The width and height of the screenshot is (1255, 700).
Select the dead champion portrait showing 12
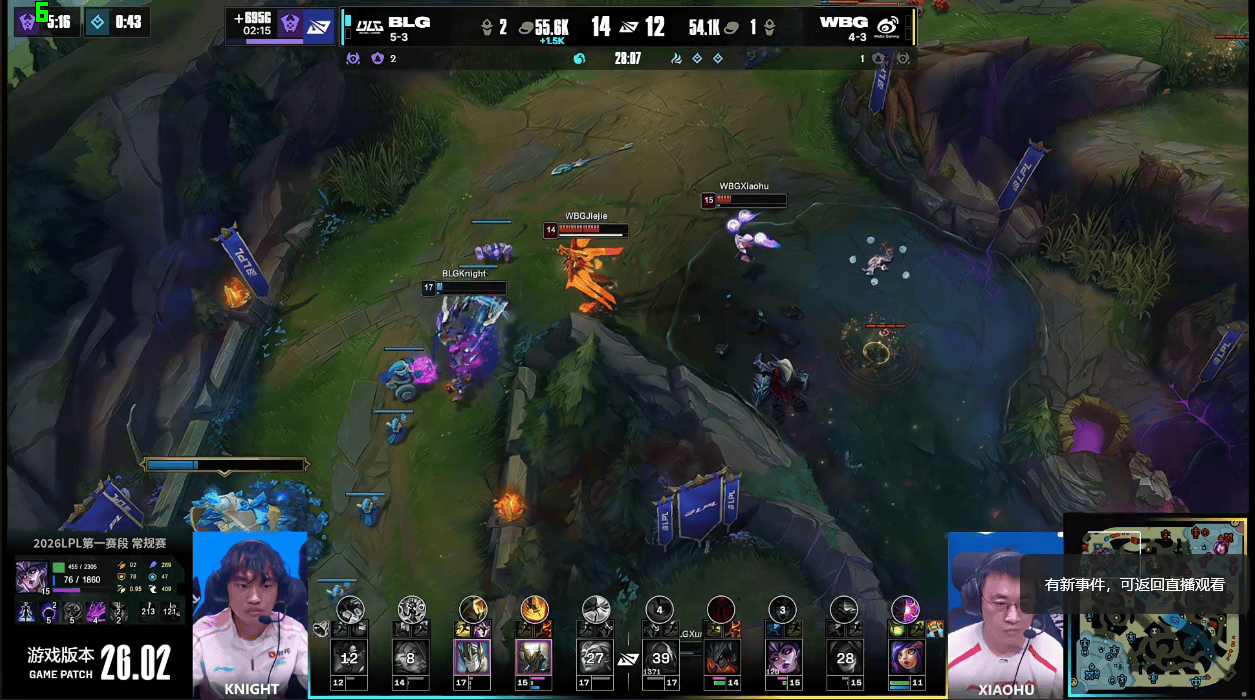(349, 658)
